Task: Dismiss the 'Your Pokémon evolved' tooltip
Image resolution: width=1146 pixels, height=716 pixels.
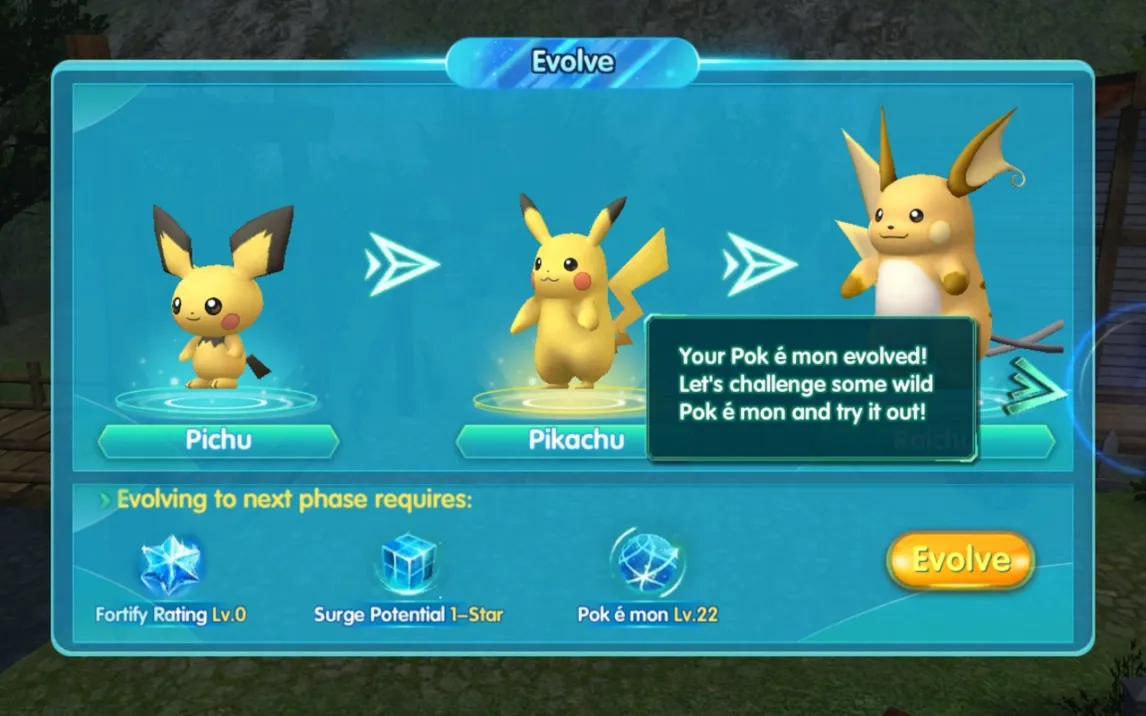Action: [811, 388]
